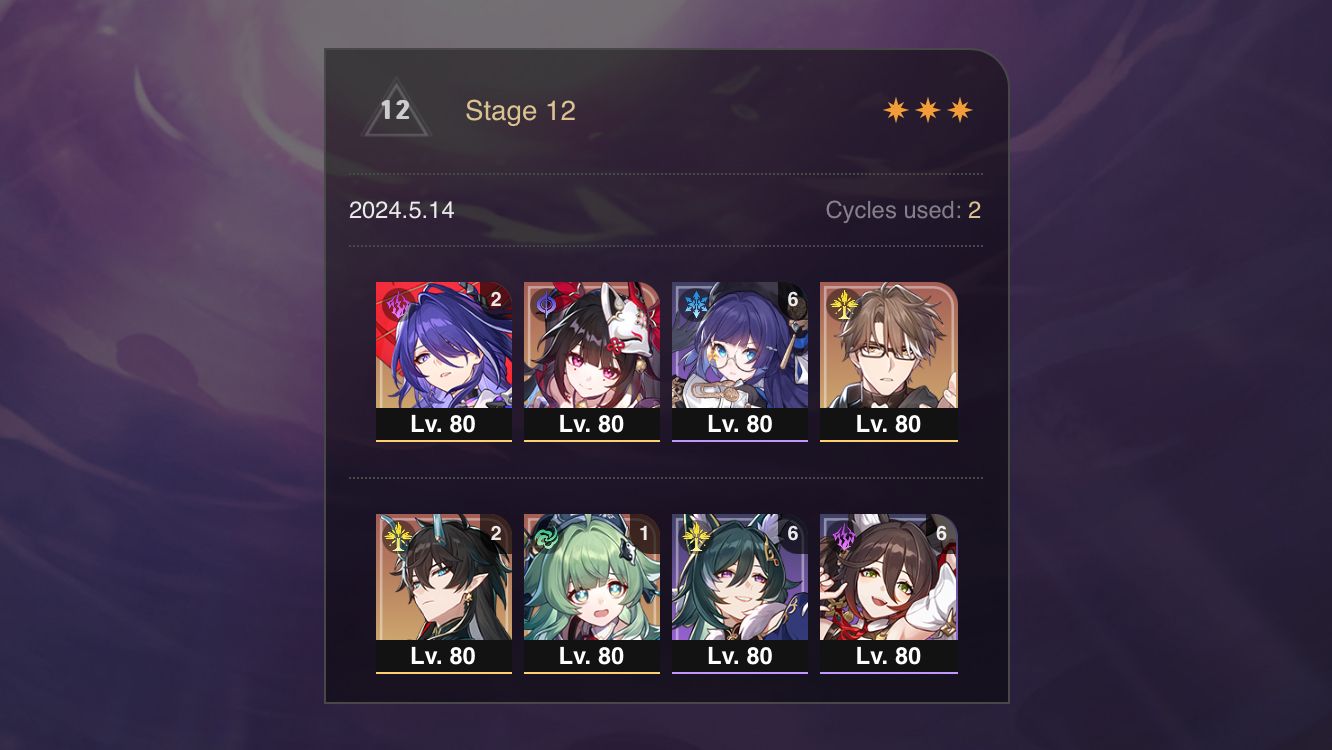Click the date label 2024.5.14

(401, 211)
